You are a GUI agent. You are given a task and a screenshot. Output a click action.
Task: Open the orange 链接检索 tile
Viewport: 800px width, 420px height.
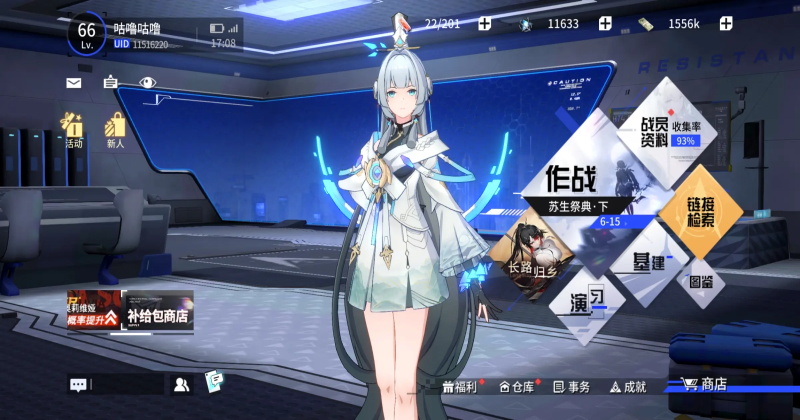(x=700, y=210)
